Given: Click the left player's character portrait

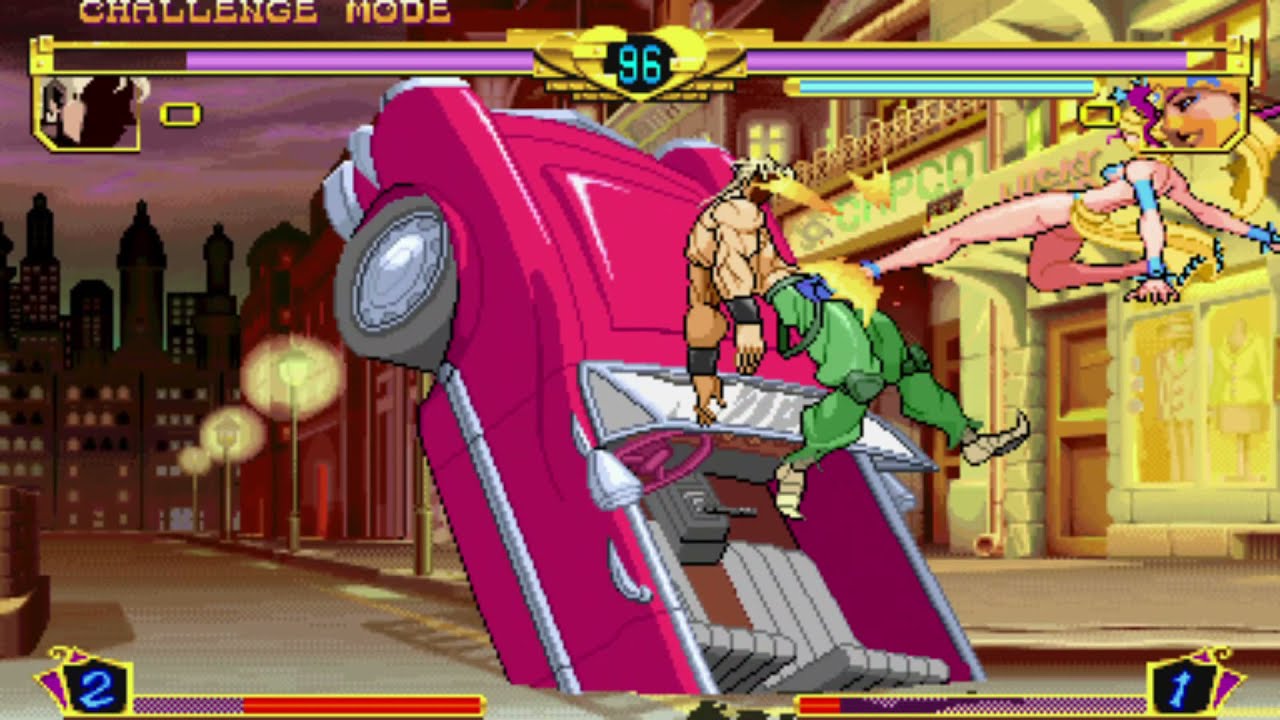Looking at the screenshot, I should click(87, 112).
